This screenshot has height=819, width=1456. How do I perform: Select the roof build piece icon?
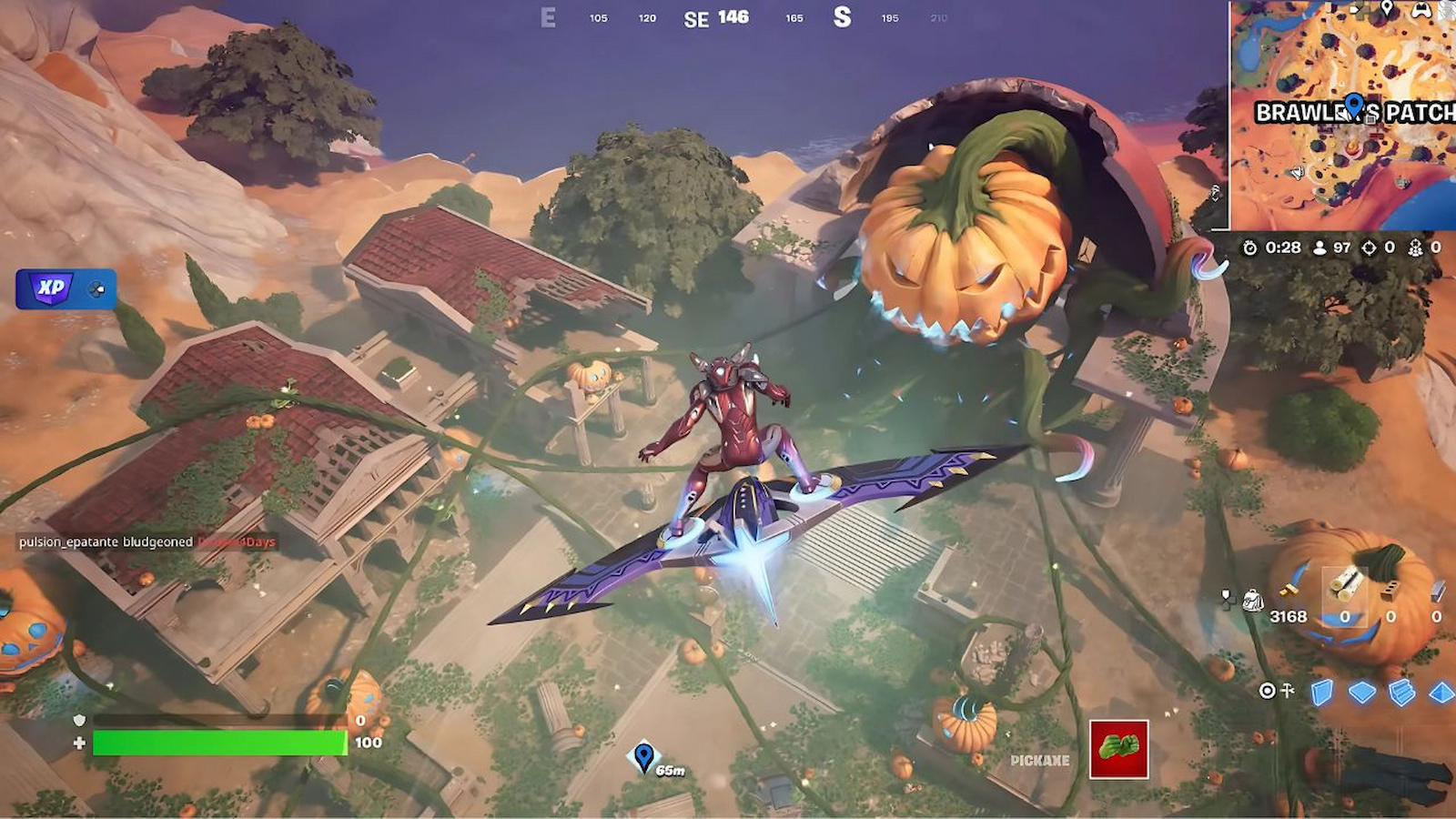tap(1441, 691)
